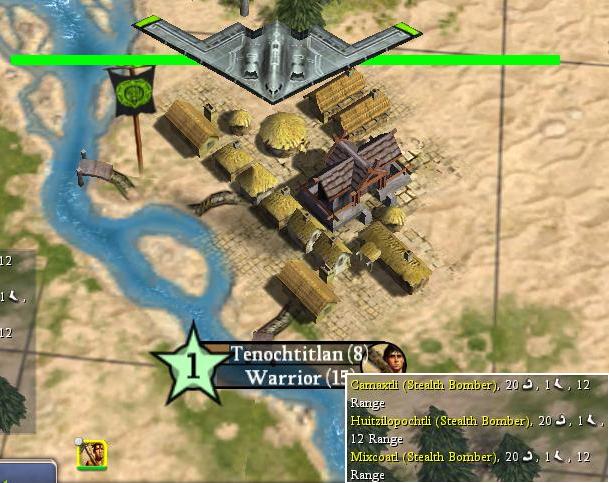Open the Tenochtitlan city name banner

297,354
